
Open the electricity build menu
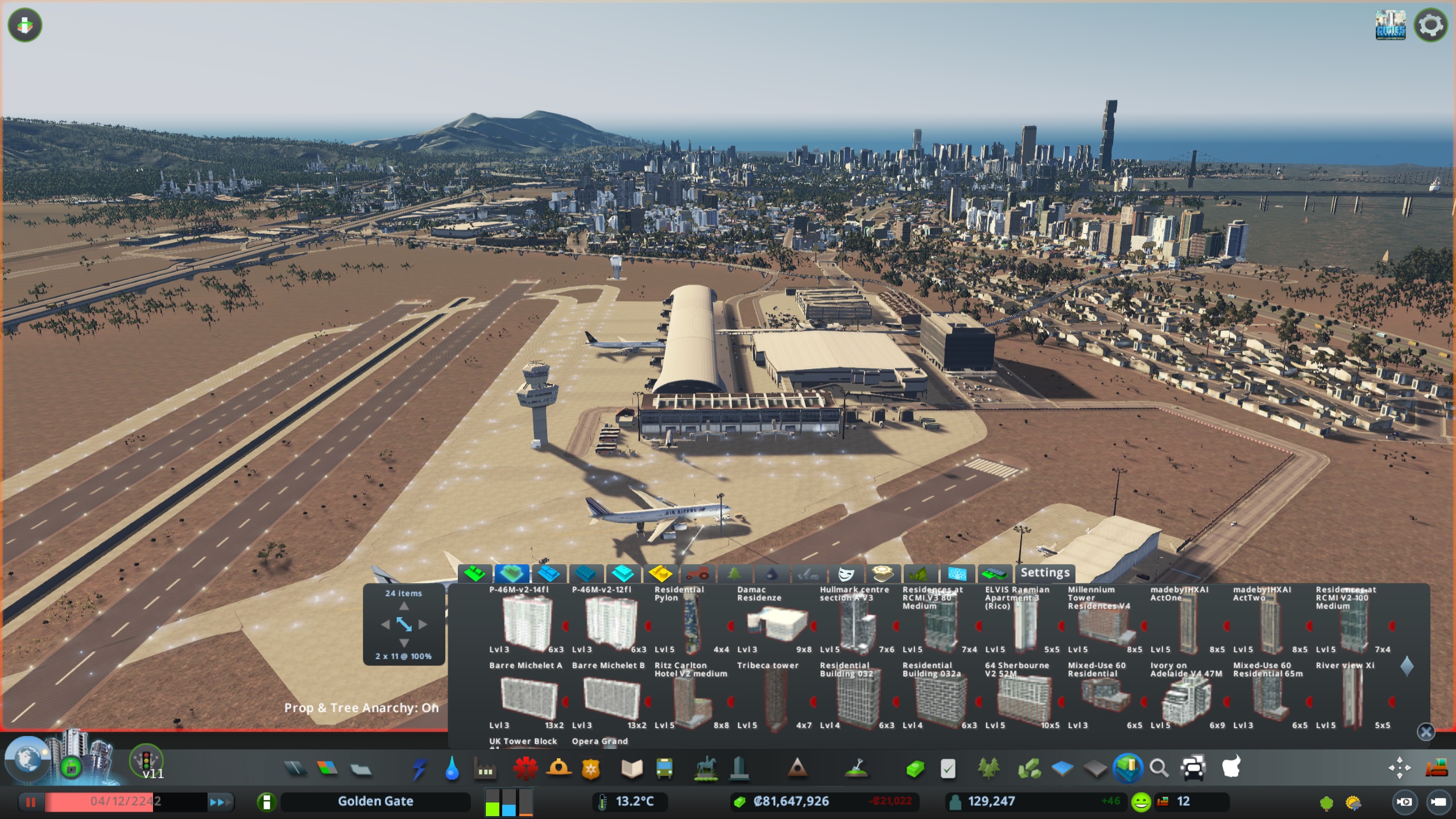pyautogui.click(x=420, y=769)
